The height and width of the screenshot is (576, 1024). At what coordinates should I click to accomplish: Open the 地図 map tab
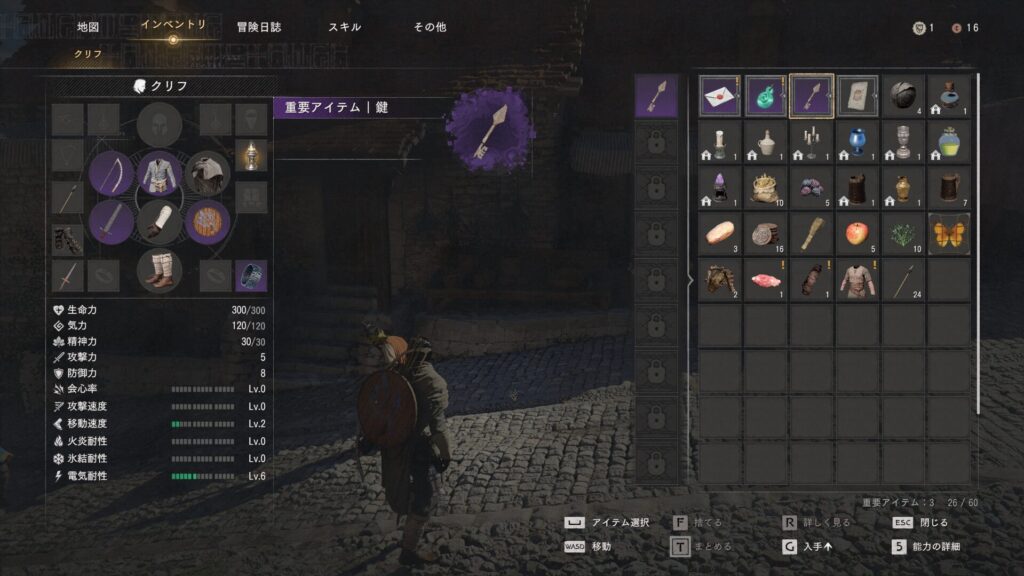pyautogui.click(x=88, y=27)
